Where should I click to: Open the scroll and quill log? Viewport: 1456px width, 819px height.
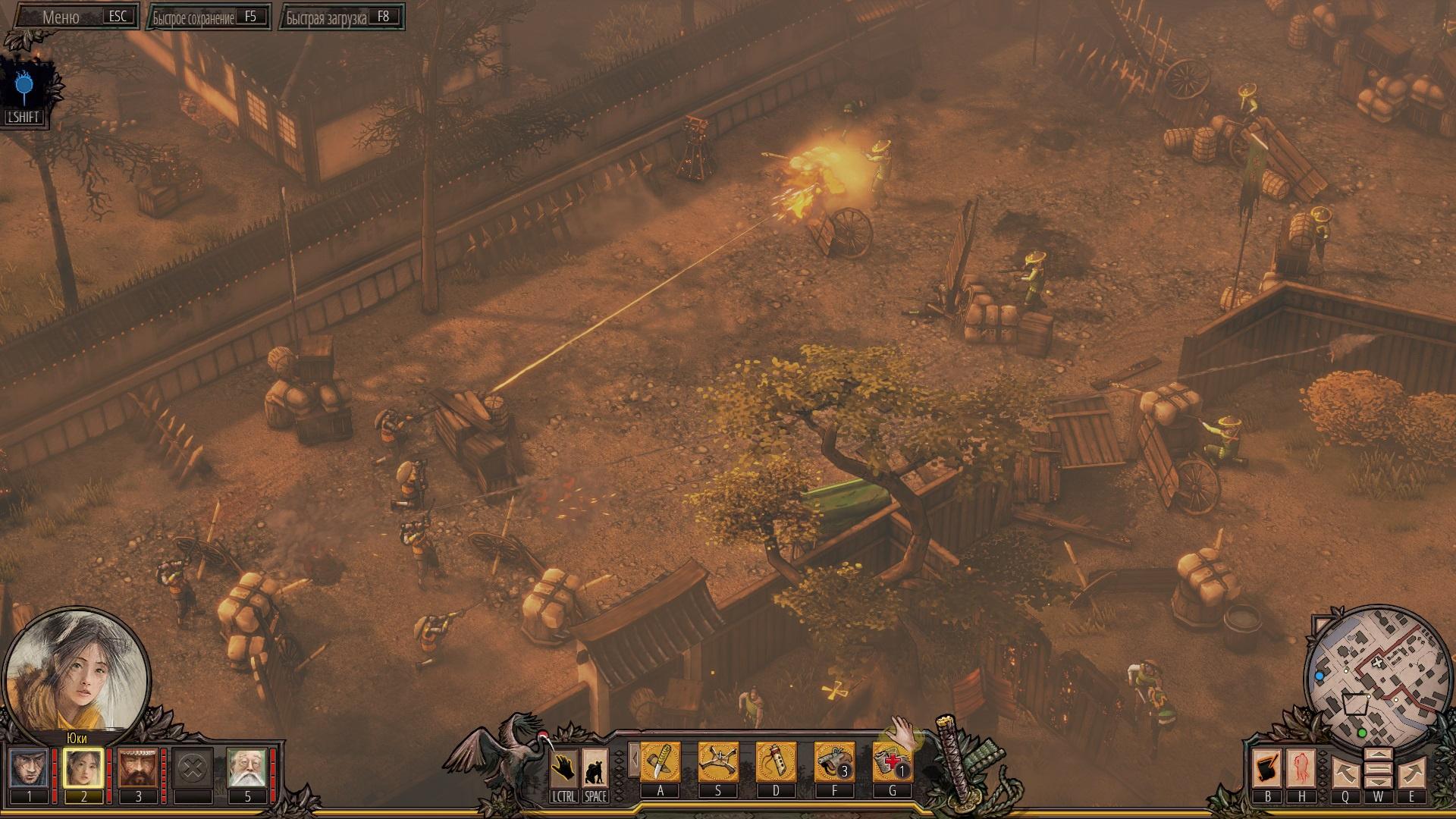pyautogui.click(x=1267, y=768)
